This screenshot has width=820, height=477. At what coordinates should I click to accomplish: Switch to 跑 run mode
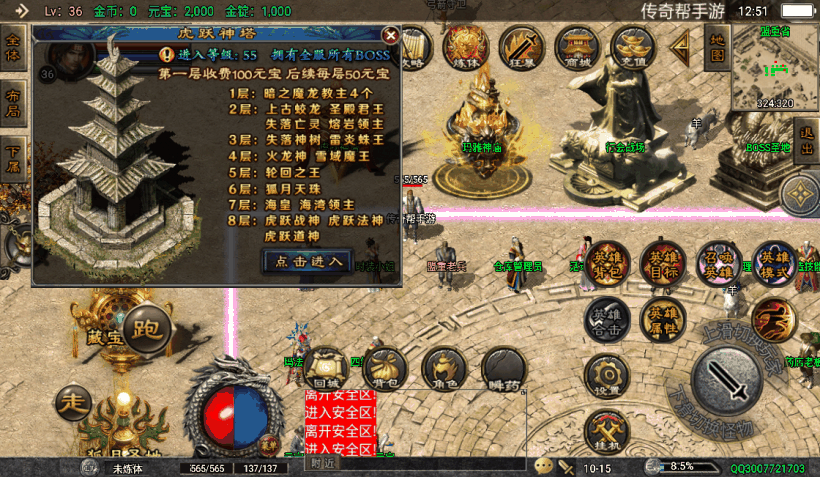click(x=148, y=330)
